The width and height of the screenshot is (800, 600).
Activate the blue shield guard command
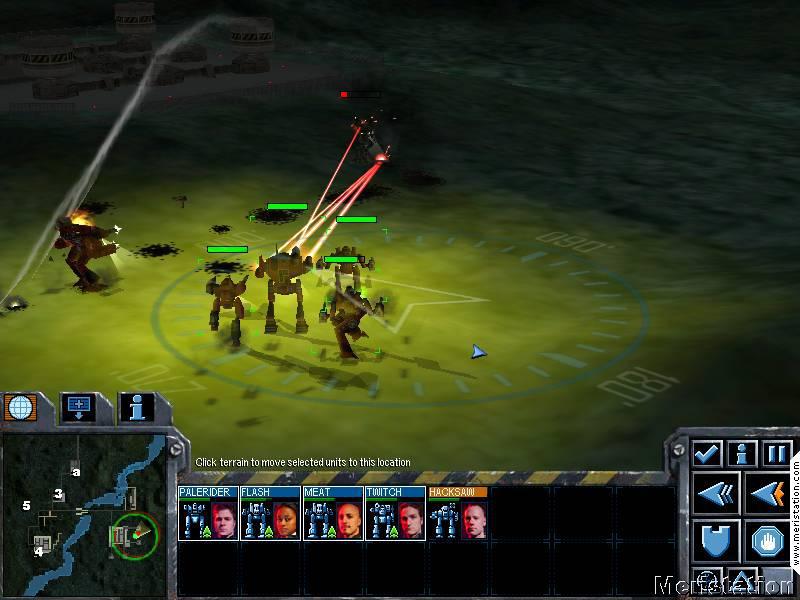716,541
